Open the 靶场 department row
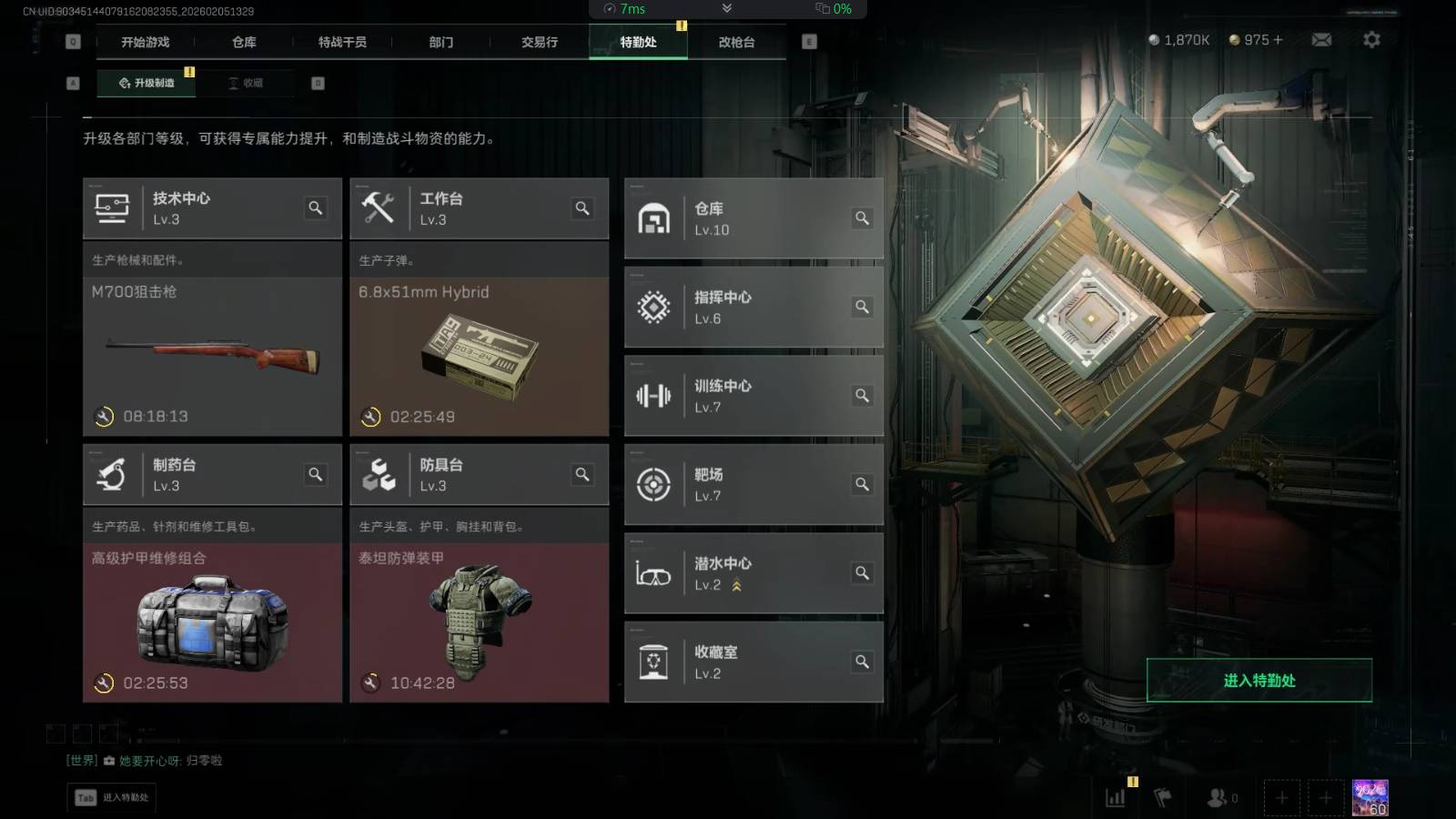This screenshot has width=1456, height=819. point(753,484)
